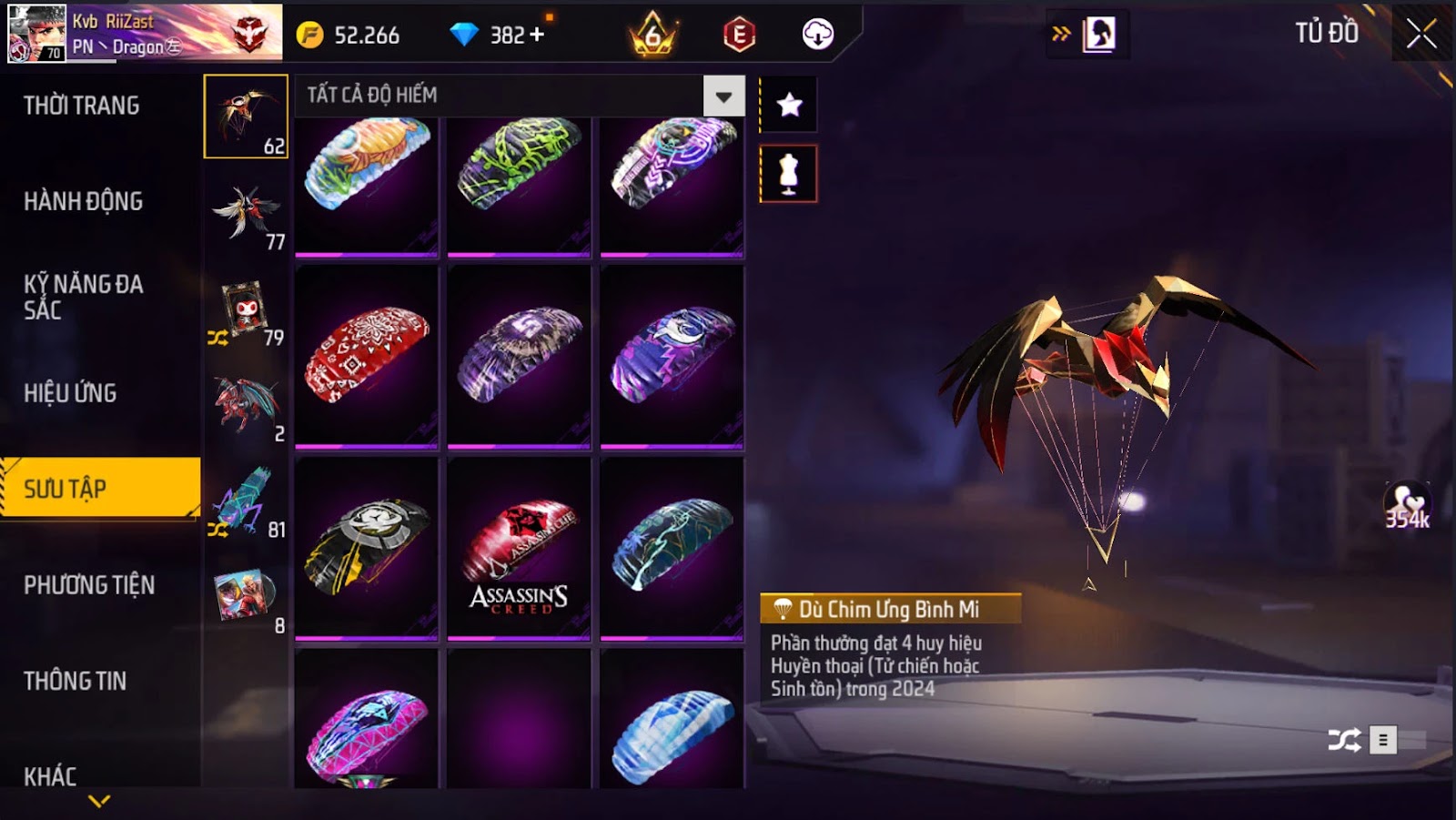Select the purple crescent moon parachute
This screenshot has width=1456, height=820.
[x=672, y=356]
